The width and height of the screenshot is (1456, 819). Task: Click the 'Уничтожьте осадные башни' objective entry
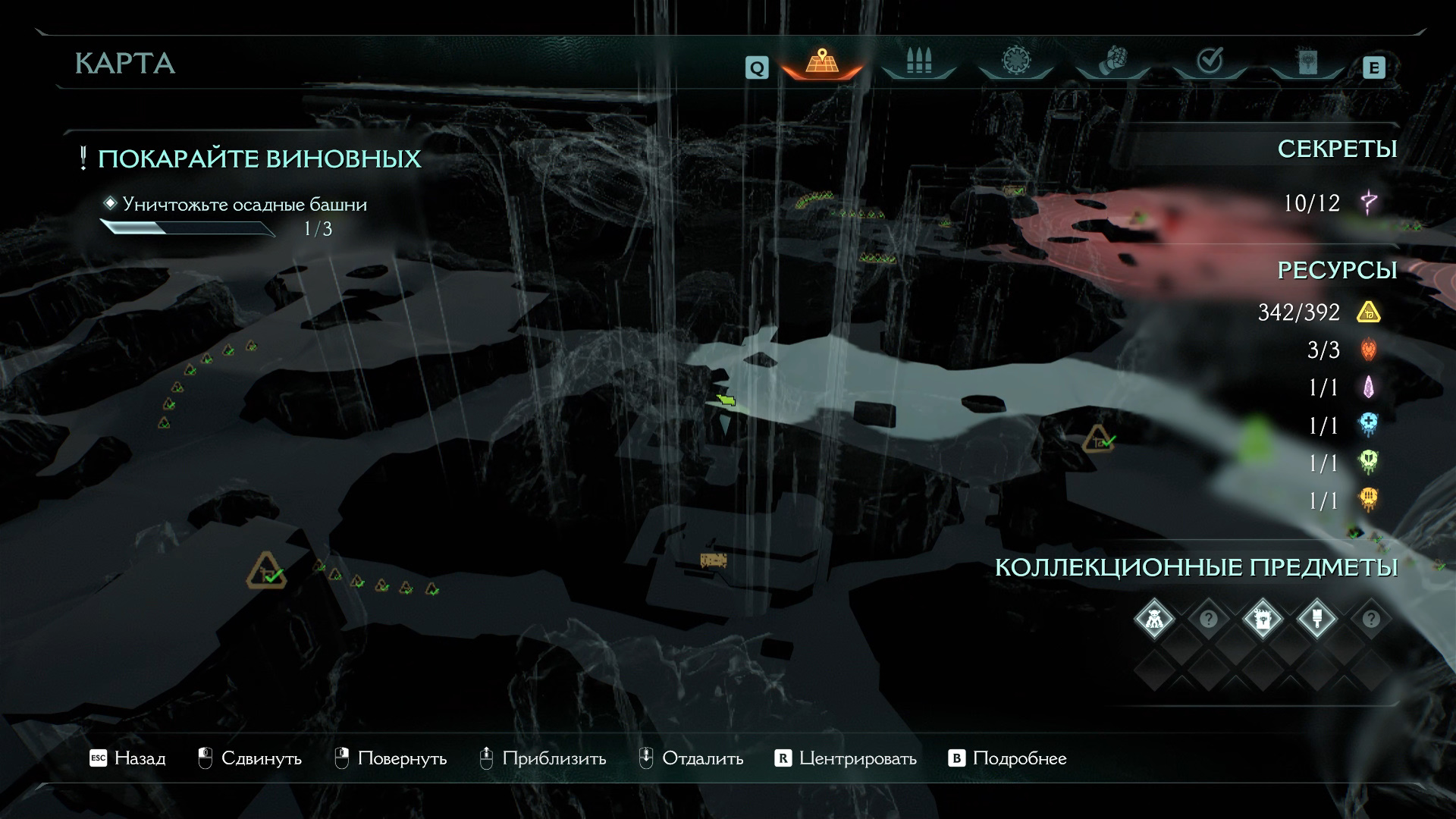coord(244,205)
